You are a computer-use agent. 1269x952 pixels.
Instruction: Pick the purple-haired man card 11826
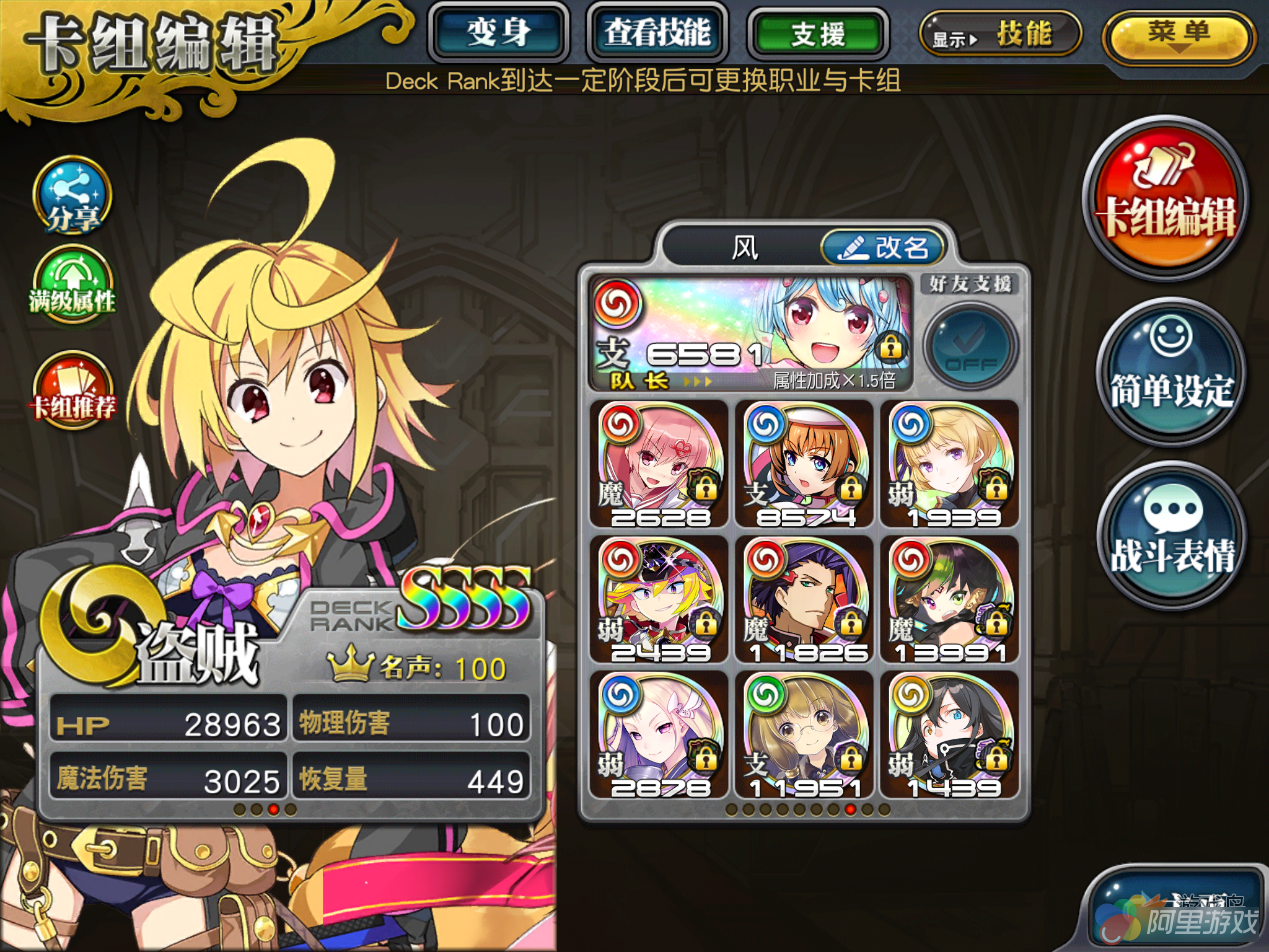click(804, 599)
